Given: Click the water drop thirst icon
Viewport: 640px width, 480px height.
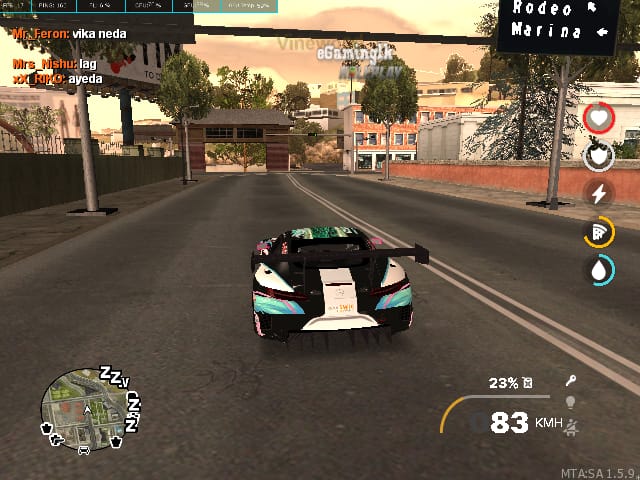Looking at the screenshot, I should (x=598, y=270).
